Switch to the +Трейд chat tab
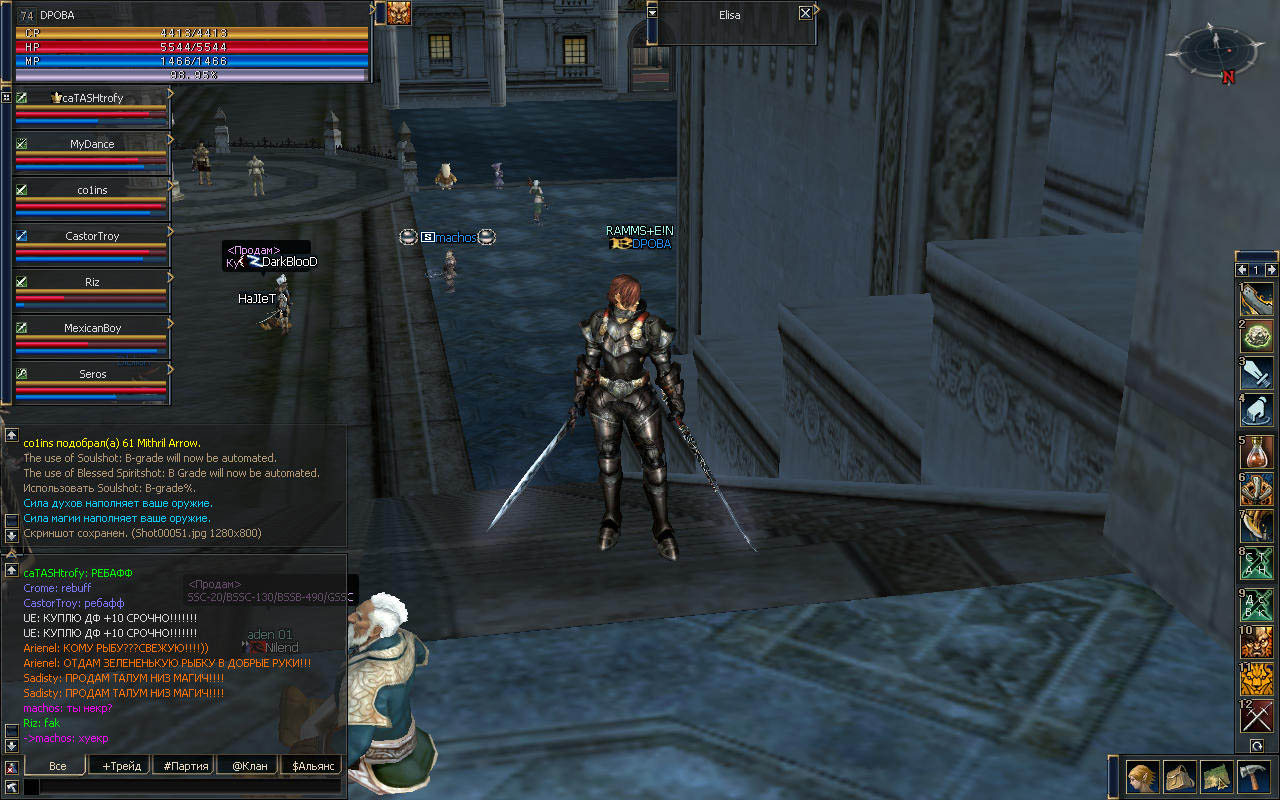This screenshot has width=1280, height=800. (x=120, y=766)
